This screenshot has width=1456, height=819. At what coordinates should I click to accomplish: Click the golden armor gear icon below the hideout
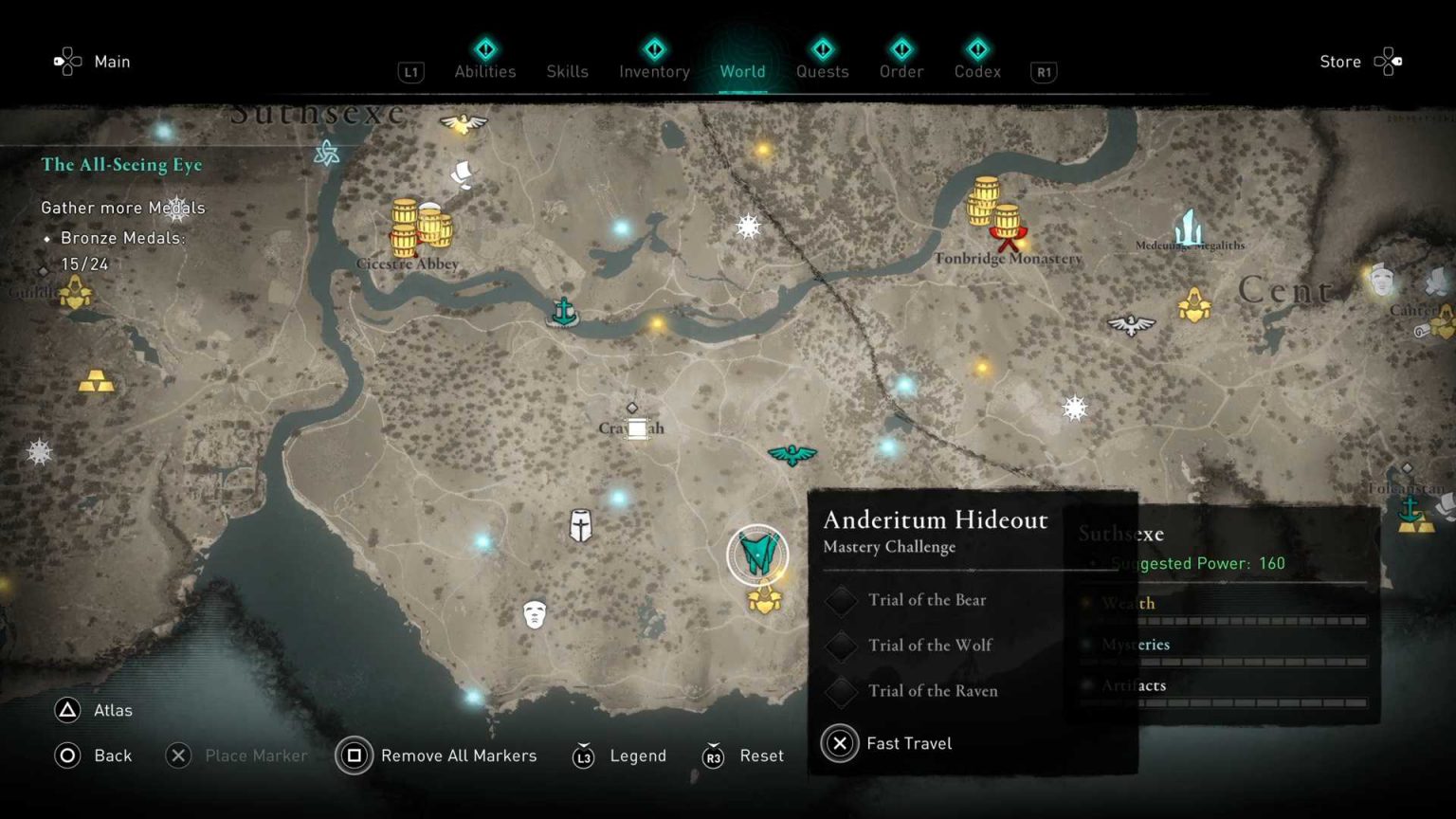point(764,599)
